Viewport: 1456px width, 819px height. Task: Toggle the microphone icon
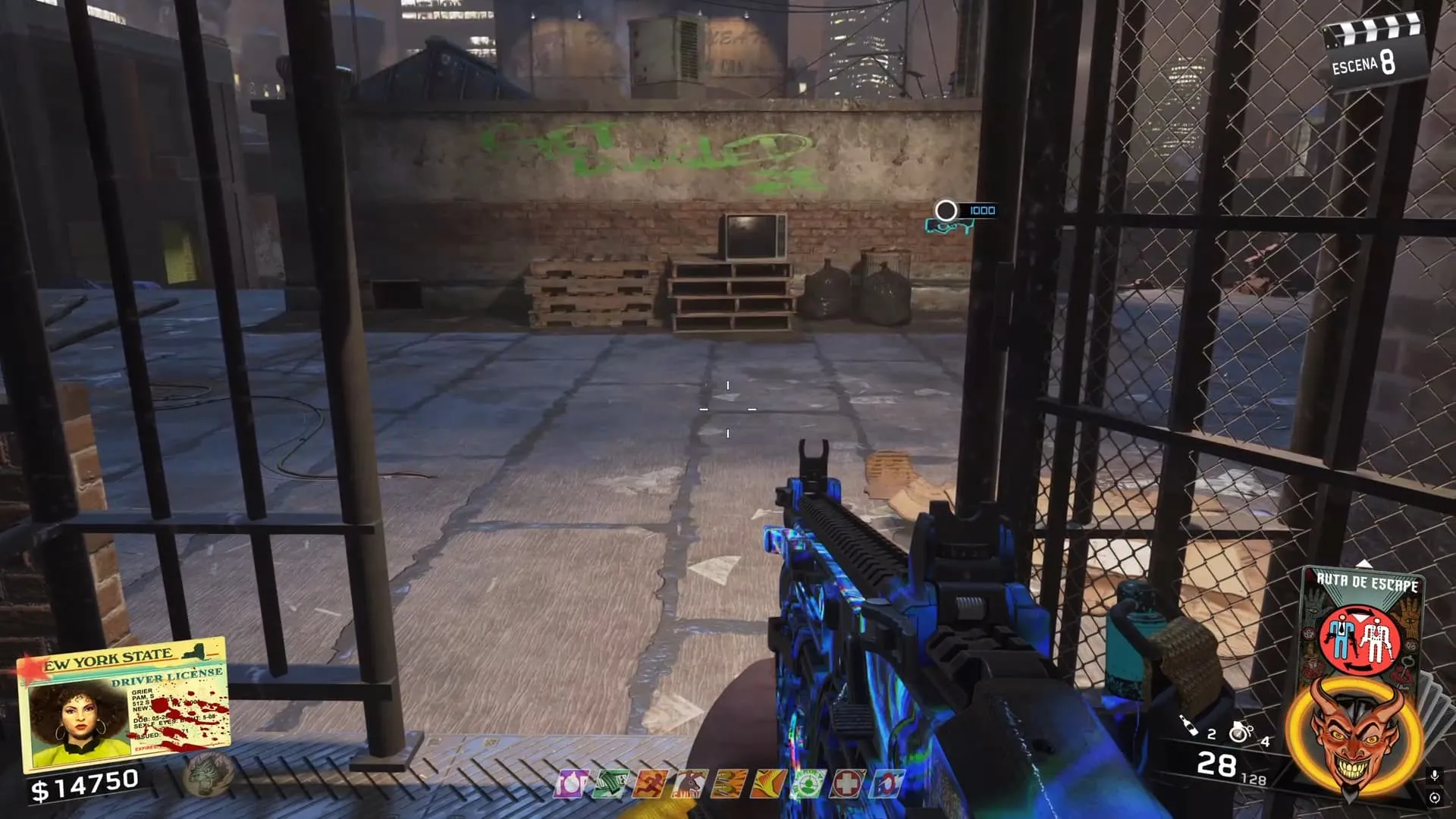coord(1434,775)
